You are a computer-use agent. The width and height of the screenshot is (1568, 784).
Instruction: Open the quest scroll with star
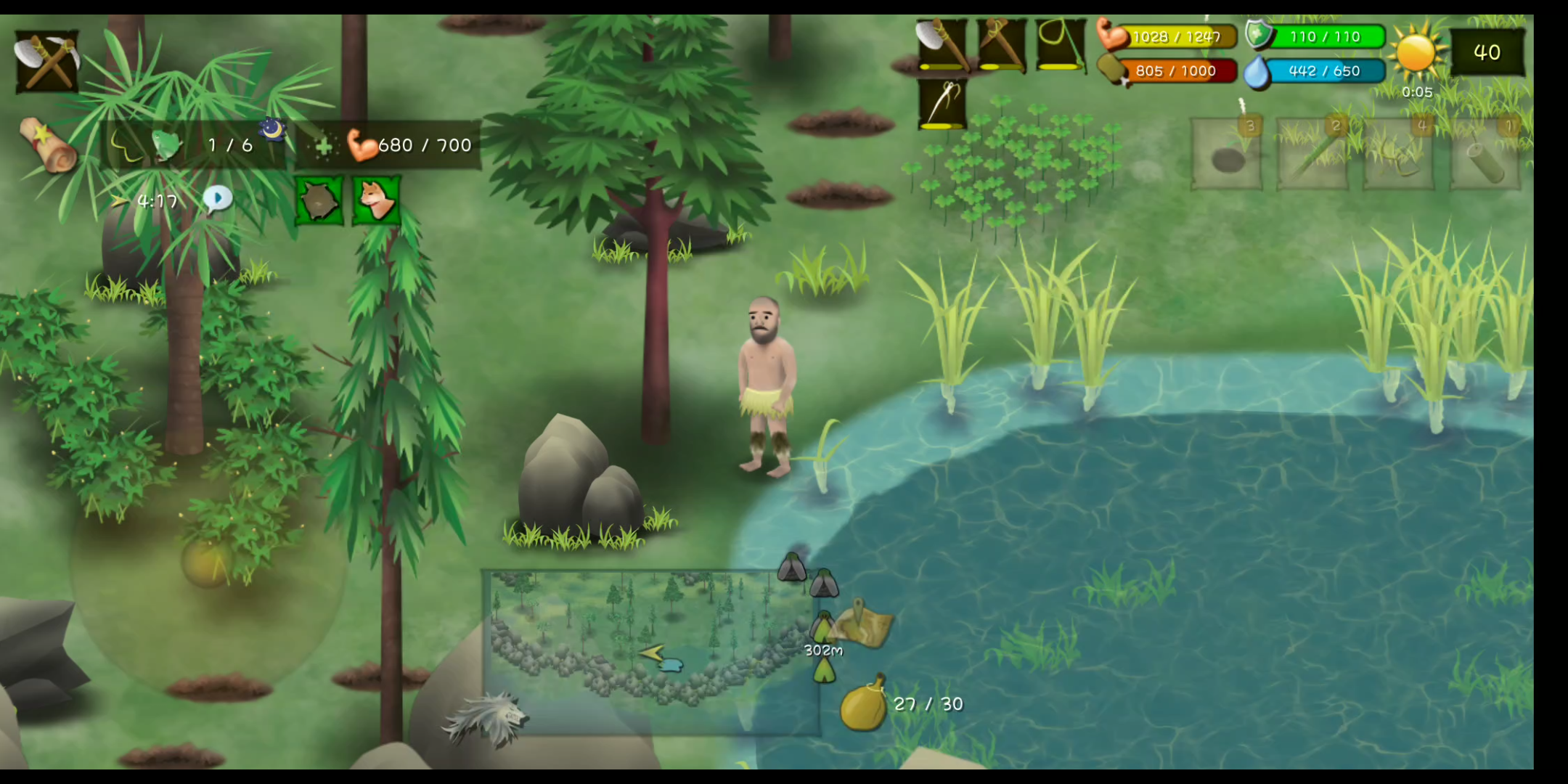tap(49, 145)
